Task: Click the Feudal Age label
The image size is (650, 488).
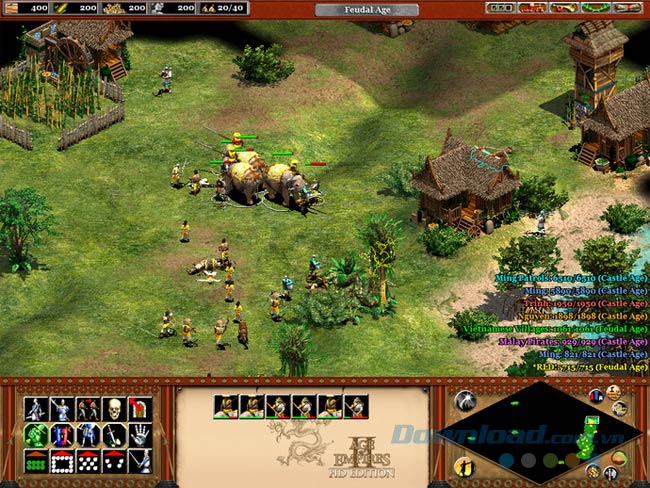Action: pos(366,9)
